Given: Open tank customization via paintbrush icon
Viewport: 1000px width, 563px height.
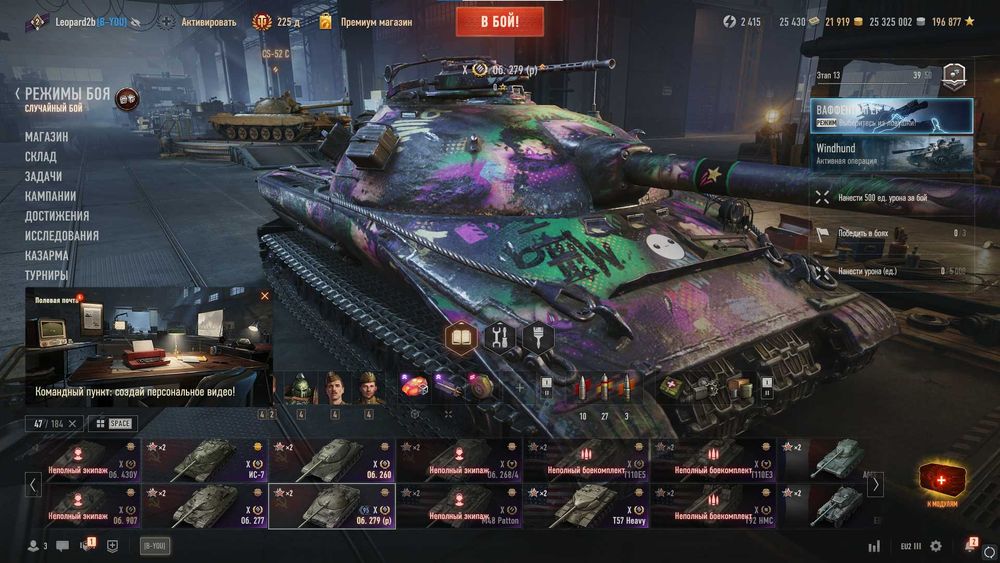Looking at the screenshot, I should pyautogui.click(x=538, y=337).
